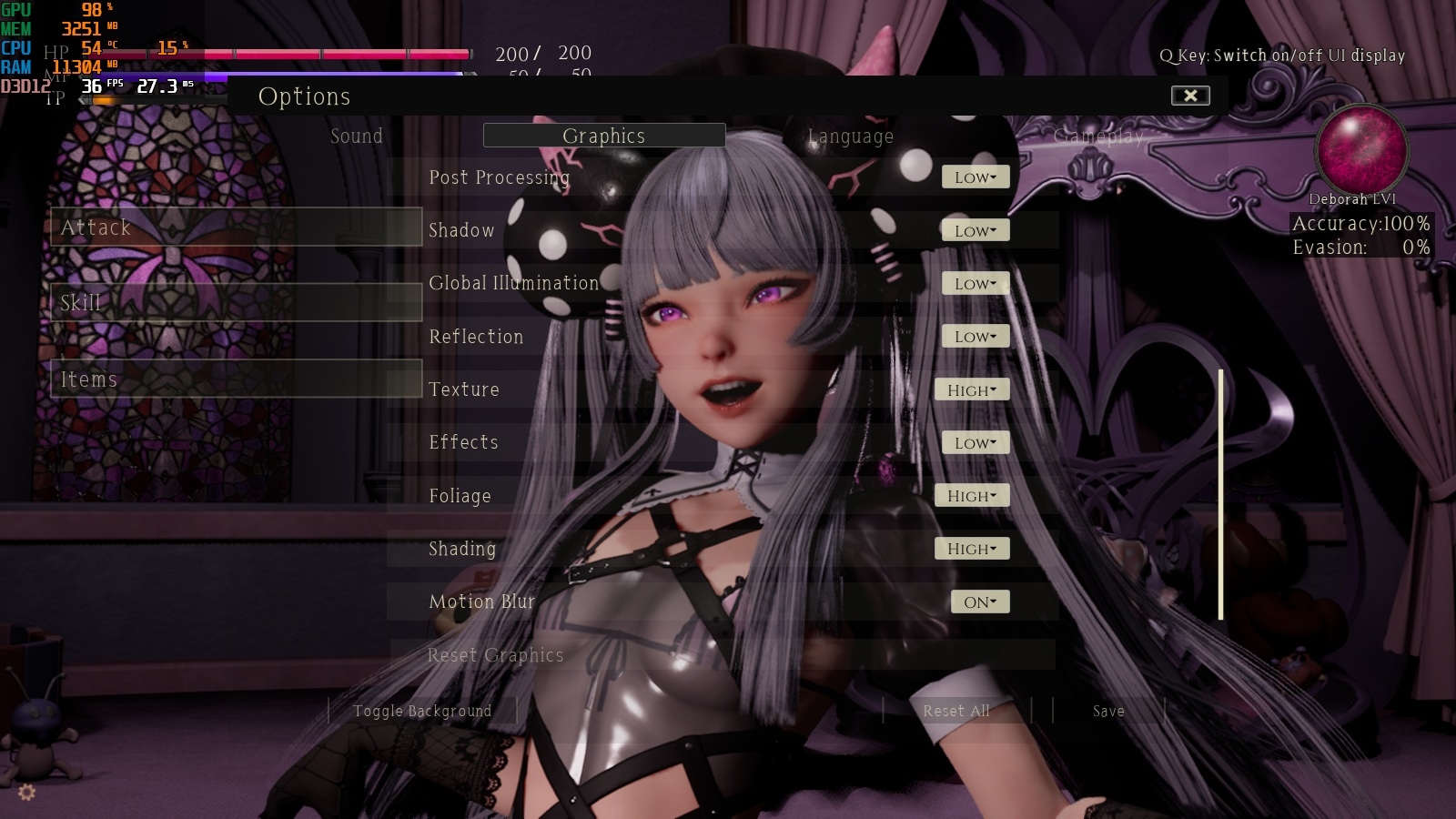Toggle Motion Blur off
1456x819 pixels.
(x=979, y=601)
